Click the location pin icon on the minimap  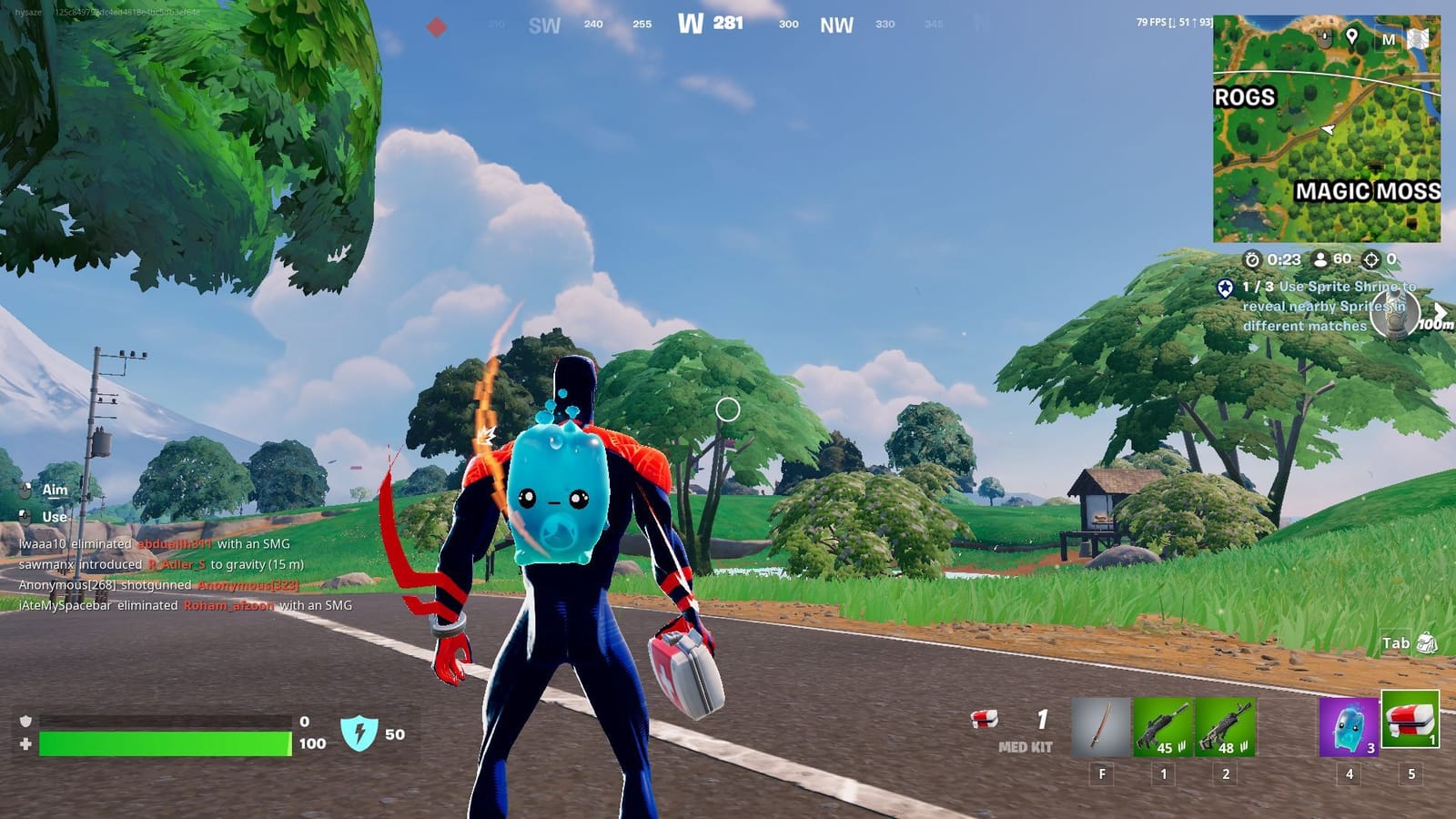point(1352,35)
